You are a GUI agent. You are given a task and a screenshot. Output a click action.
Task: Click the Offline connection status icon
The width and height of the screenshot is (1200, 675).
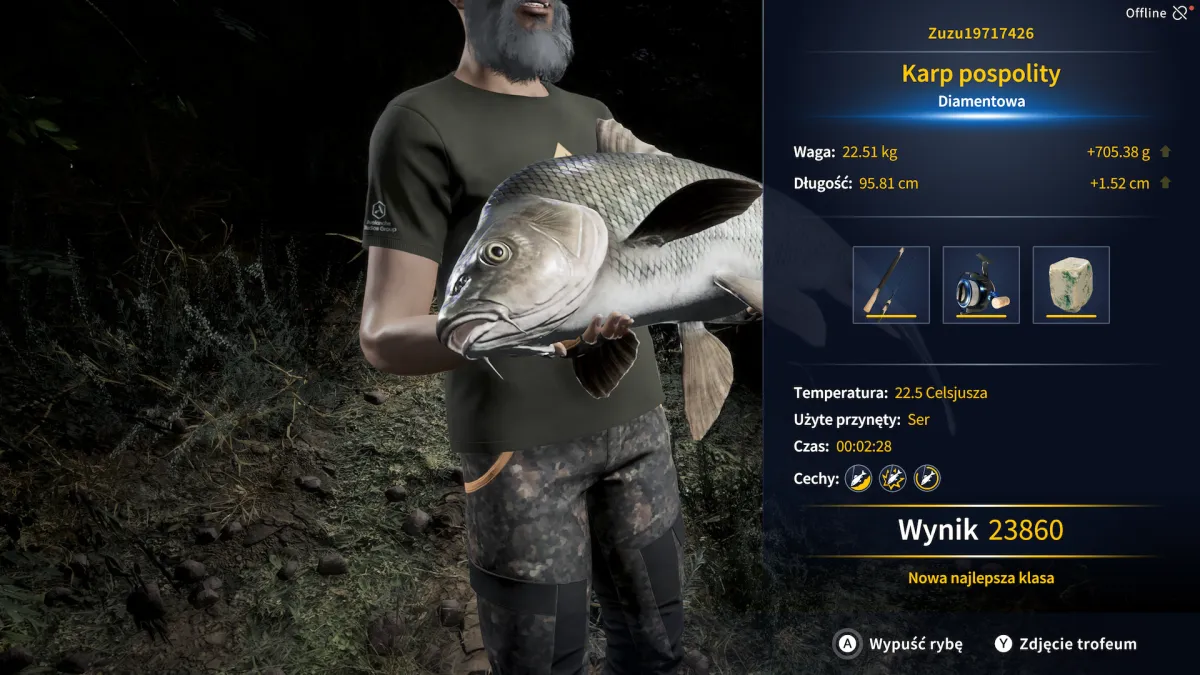(1181, 13)
